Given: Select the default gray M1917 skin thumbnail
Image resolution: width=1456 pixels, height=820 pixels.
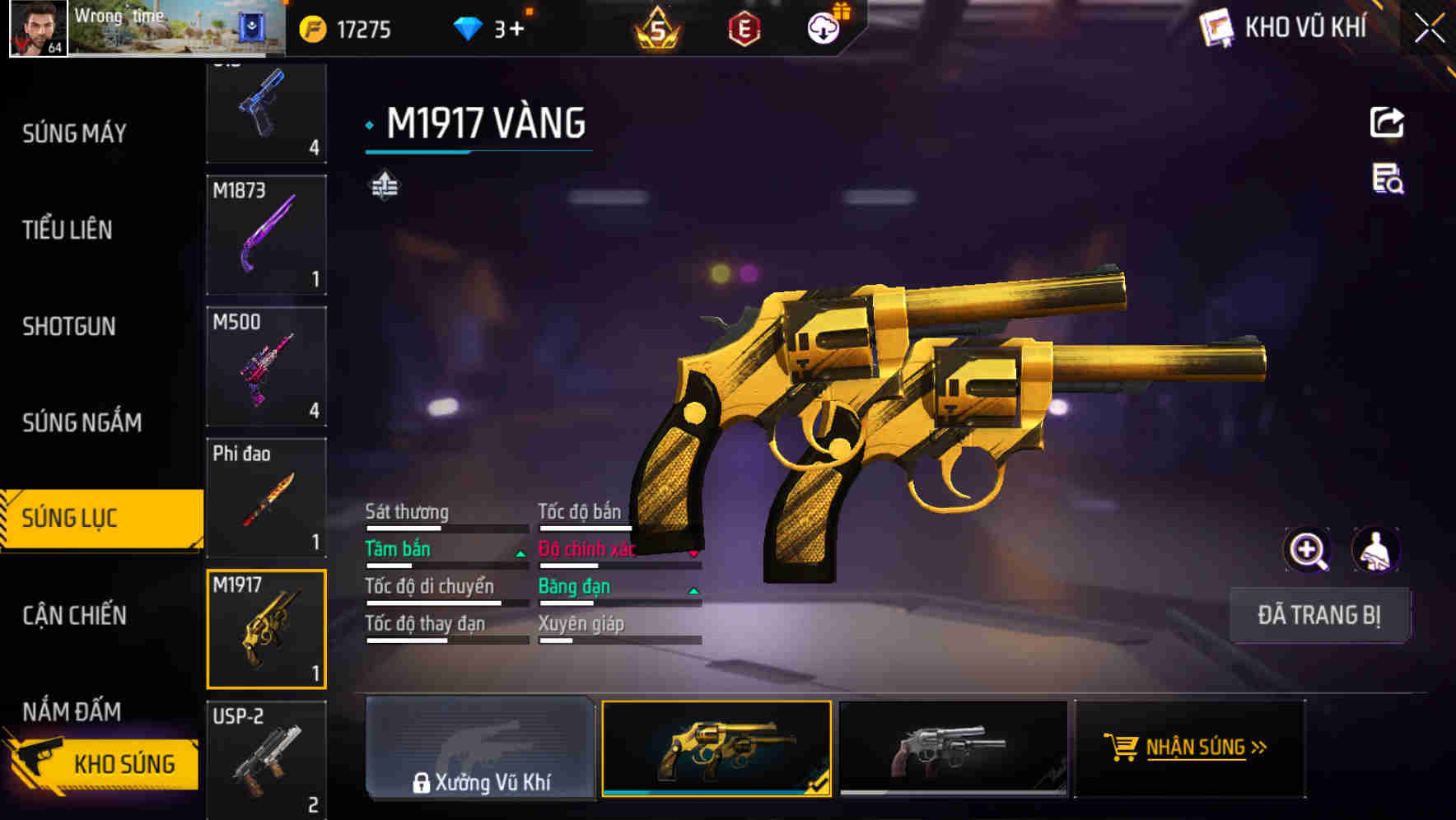Looking at the screenshot, I should [x=955, y=749].
